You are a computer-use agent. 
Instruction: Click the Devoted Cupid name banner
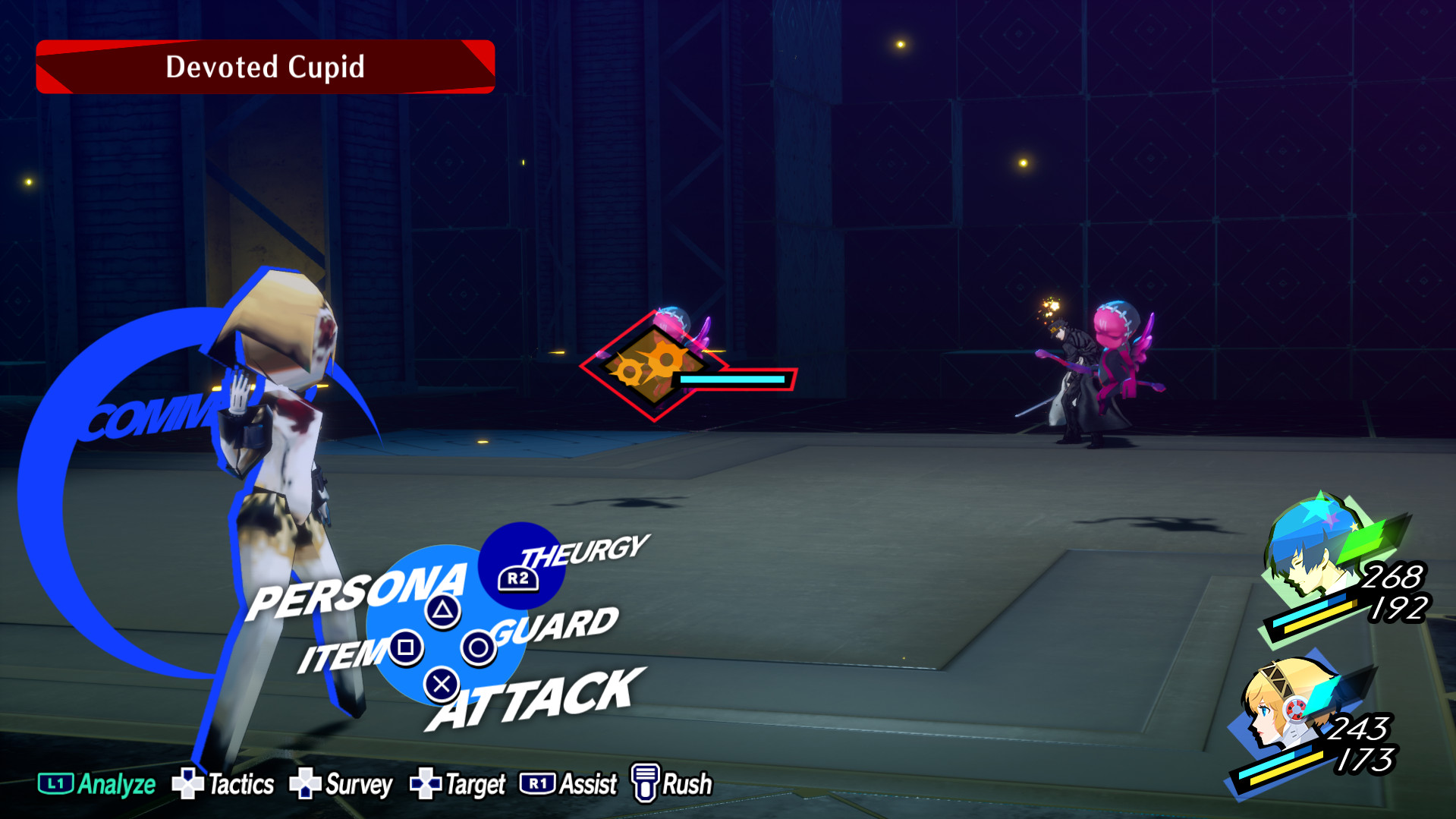(264, 67)
